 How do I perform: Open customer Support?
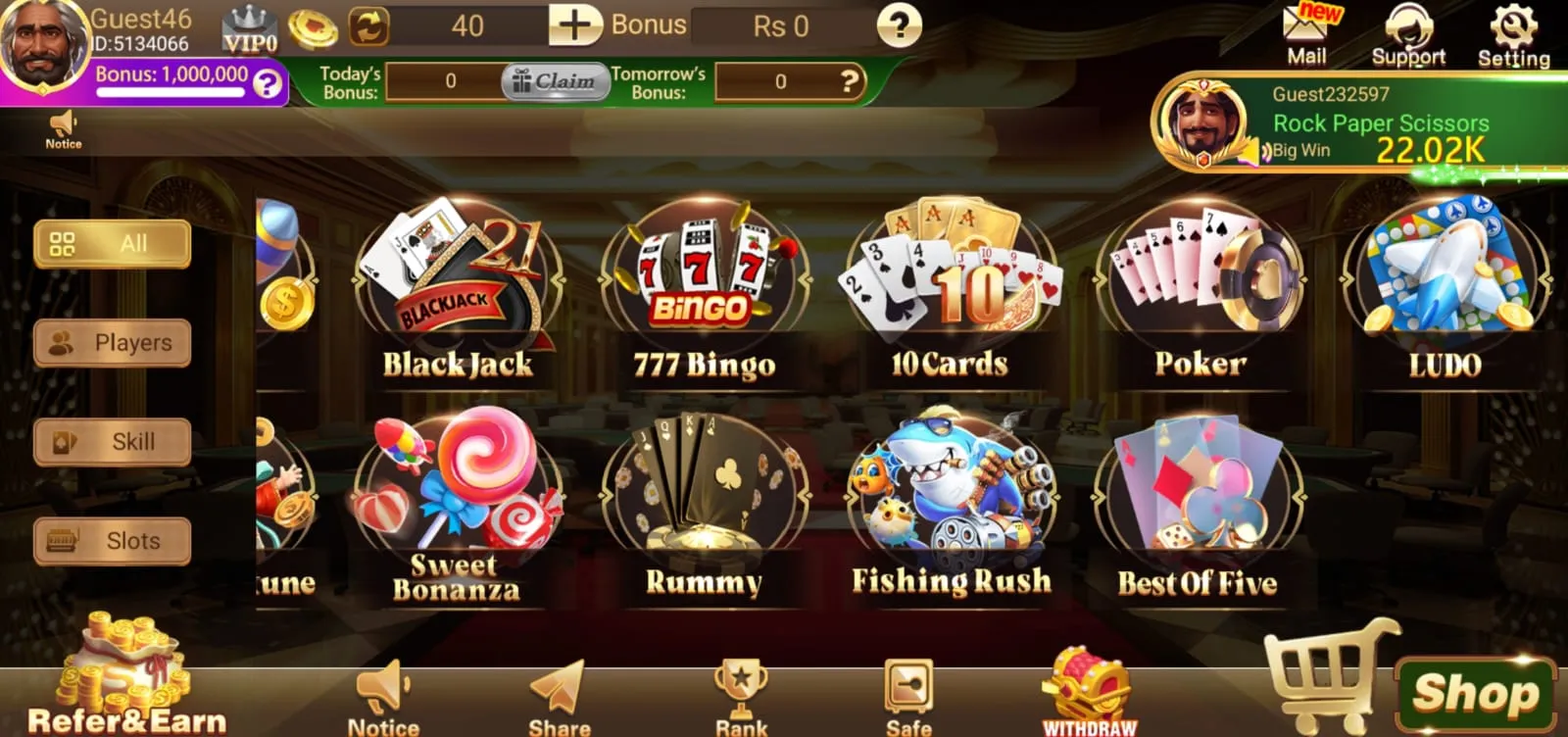click(x=1409, y=29)
